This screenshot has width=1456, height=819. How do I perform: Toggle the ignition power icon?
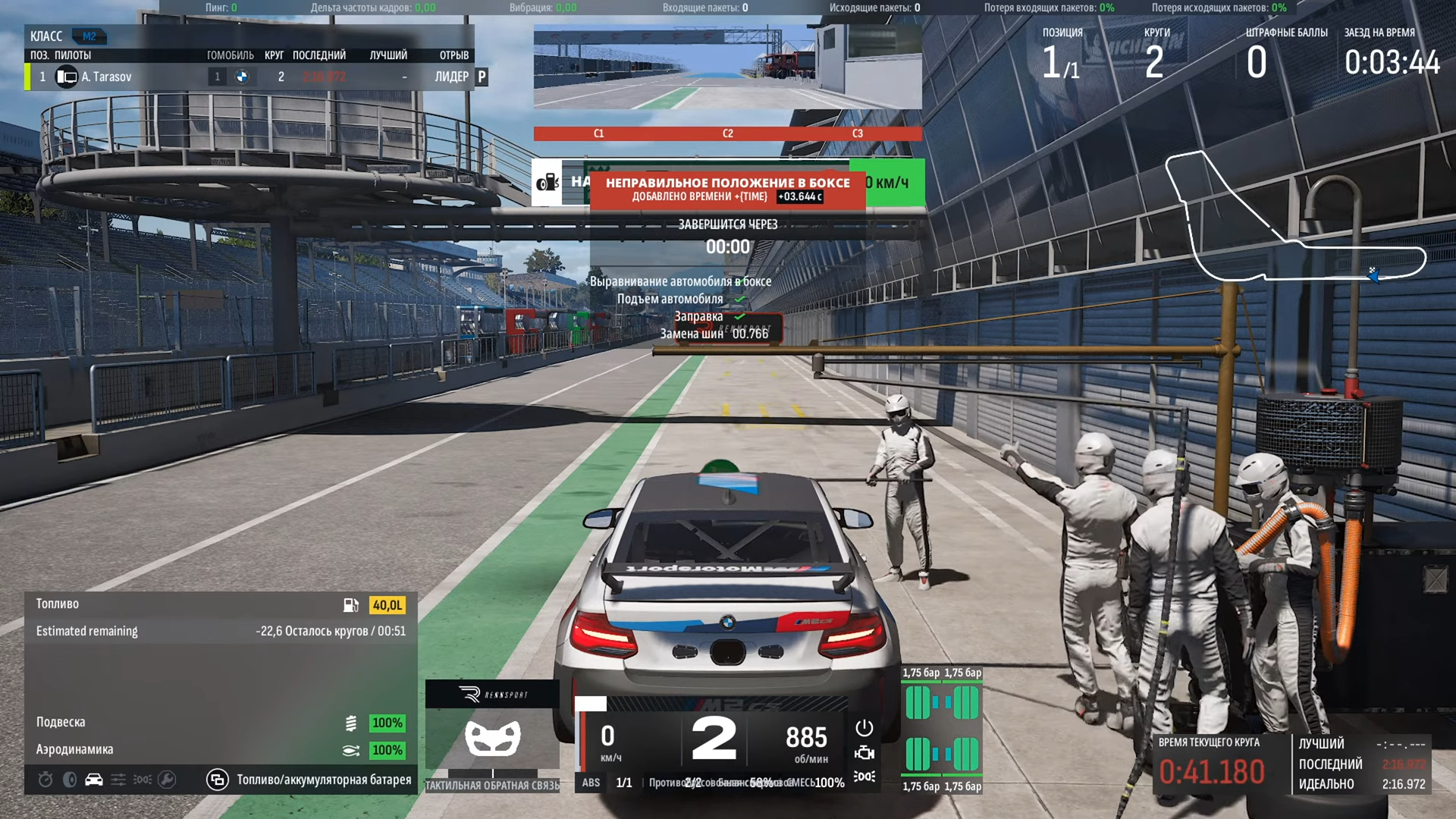click(864, 728)
